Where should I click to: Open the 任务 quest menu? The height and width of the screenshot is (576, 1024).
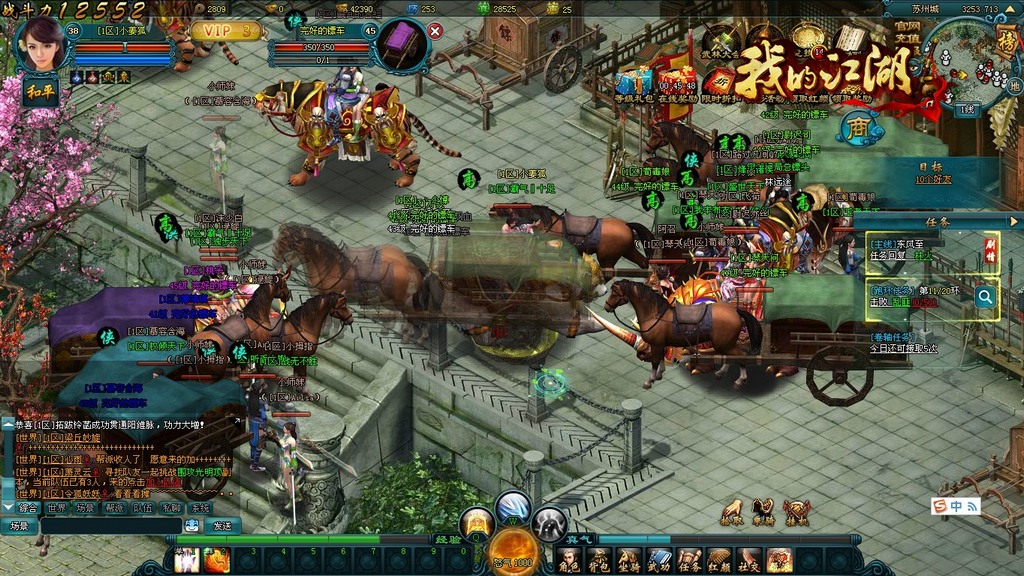690,560
